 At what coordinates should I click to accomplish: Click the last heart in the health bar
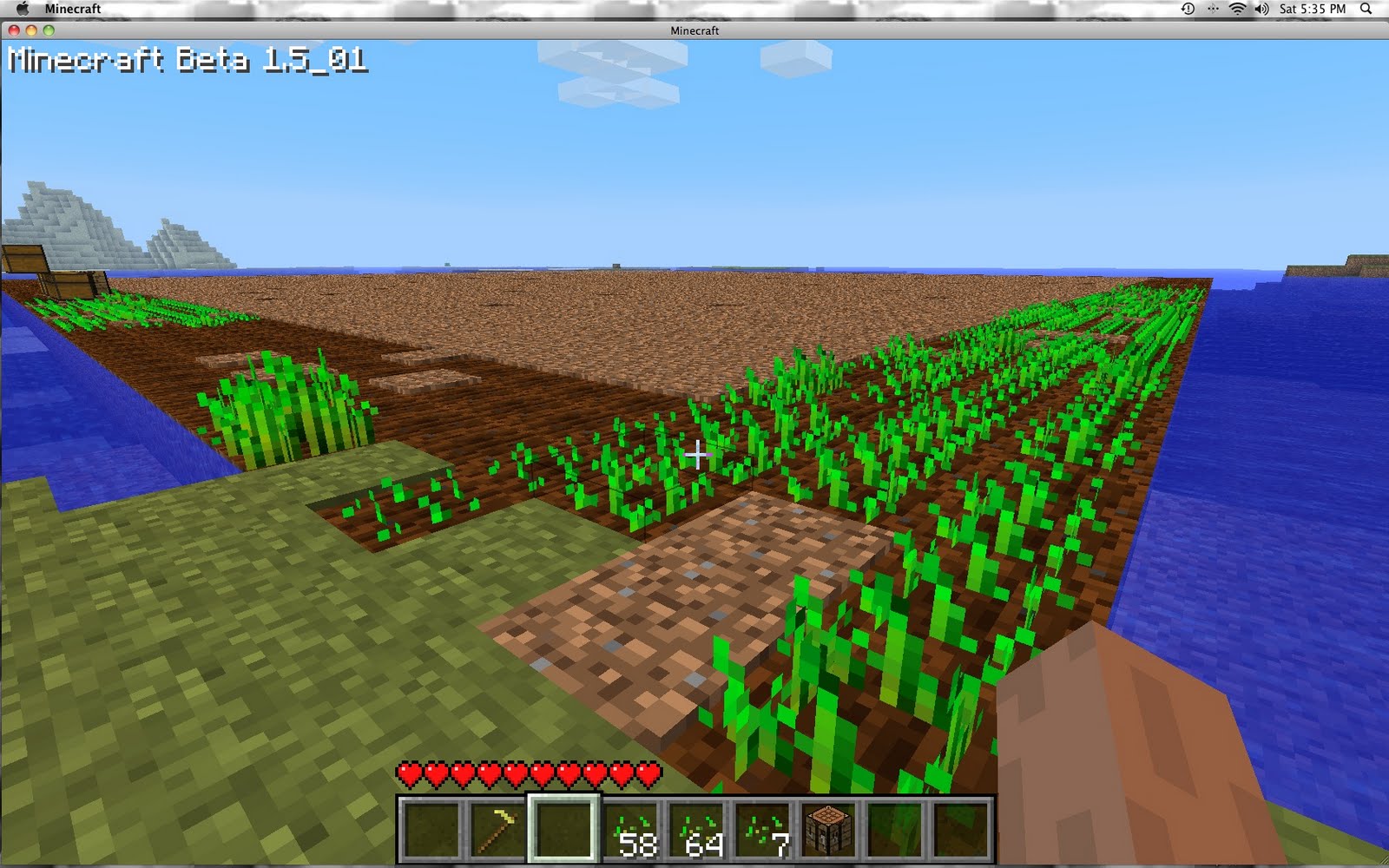[647, 773]
